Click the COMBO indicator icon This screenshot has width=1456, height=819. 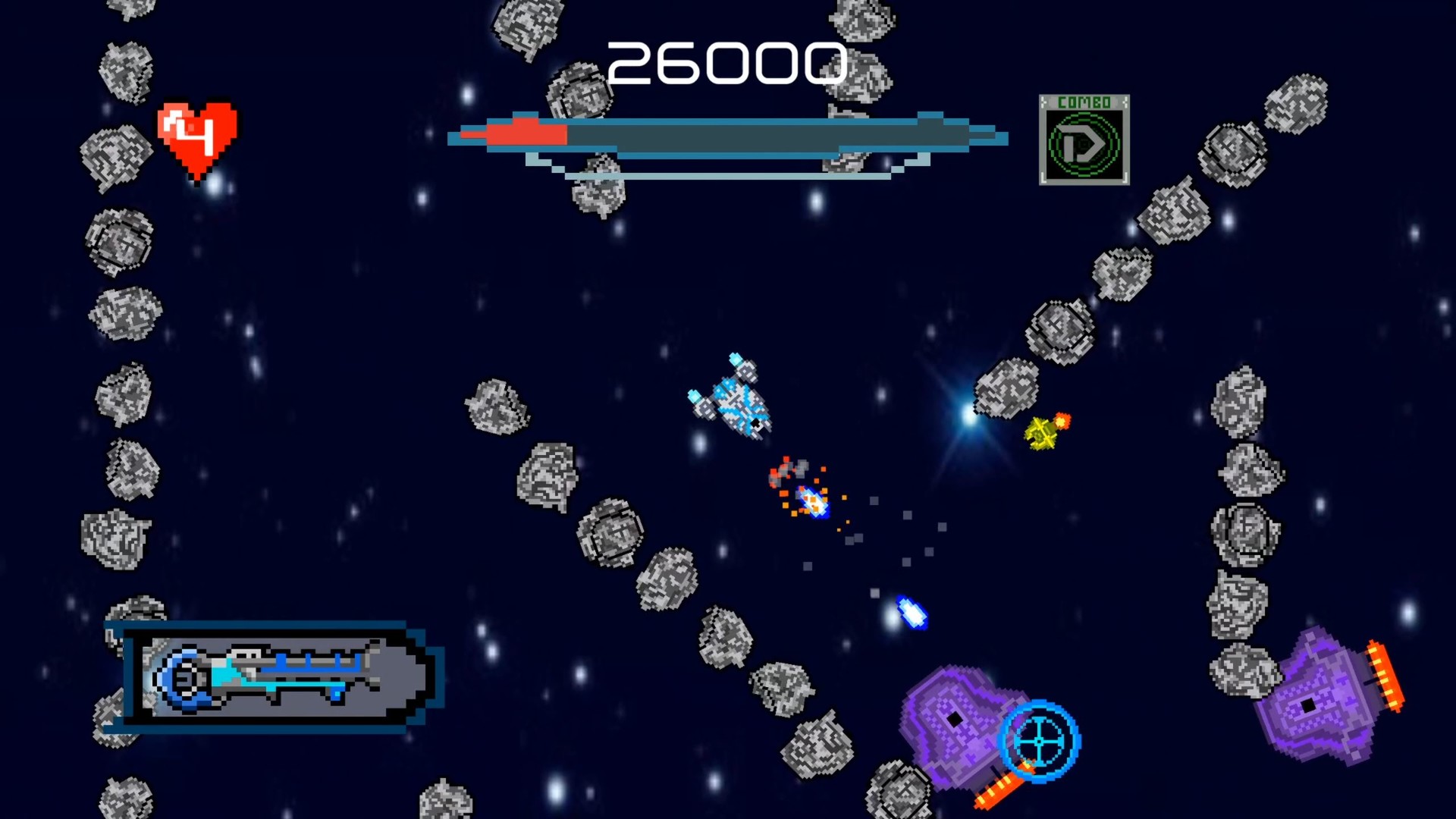(x=1084, y=140)
